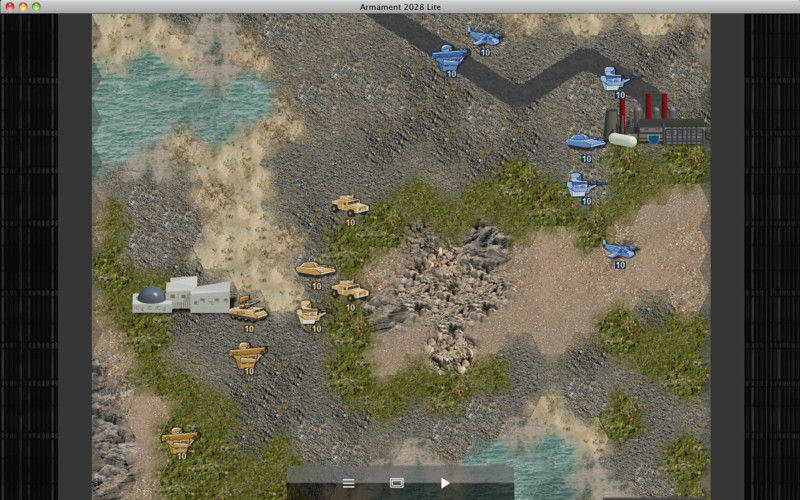Click the rectangular screen icon in the bottom toolbar

(396, 483)
